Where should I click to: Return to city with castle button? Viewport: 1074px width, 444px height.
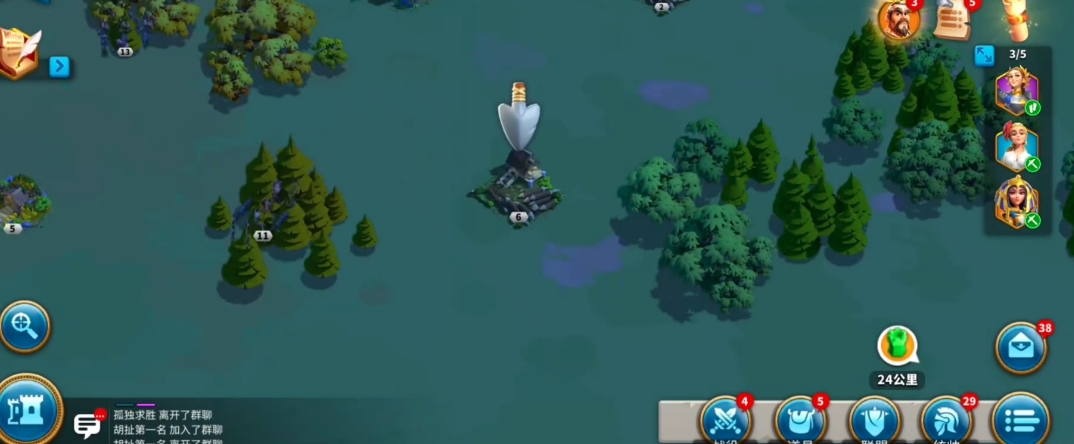point(27,410)
